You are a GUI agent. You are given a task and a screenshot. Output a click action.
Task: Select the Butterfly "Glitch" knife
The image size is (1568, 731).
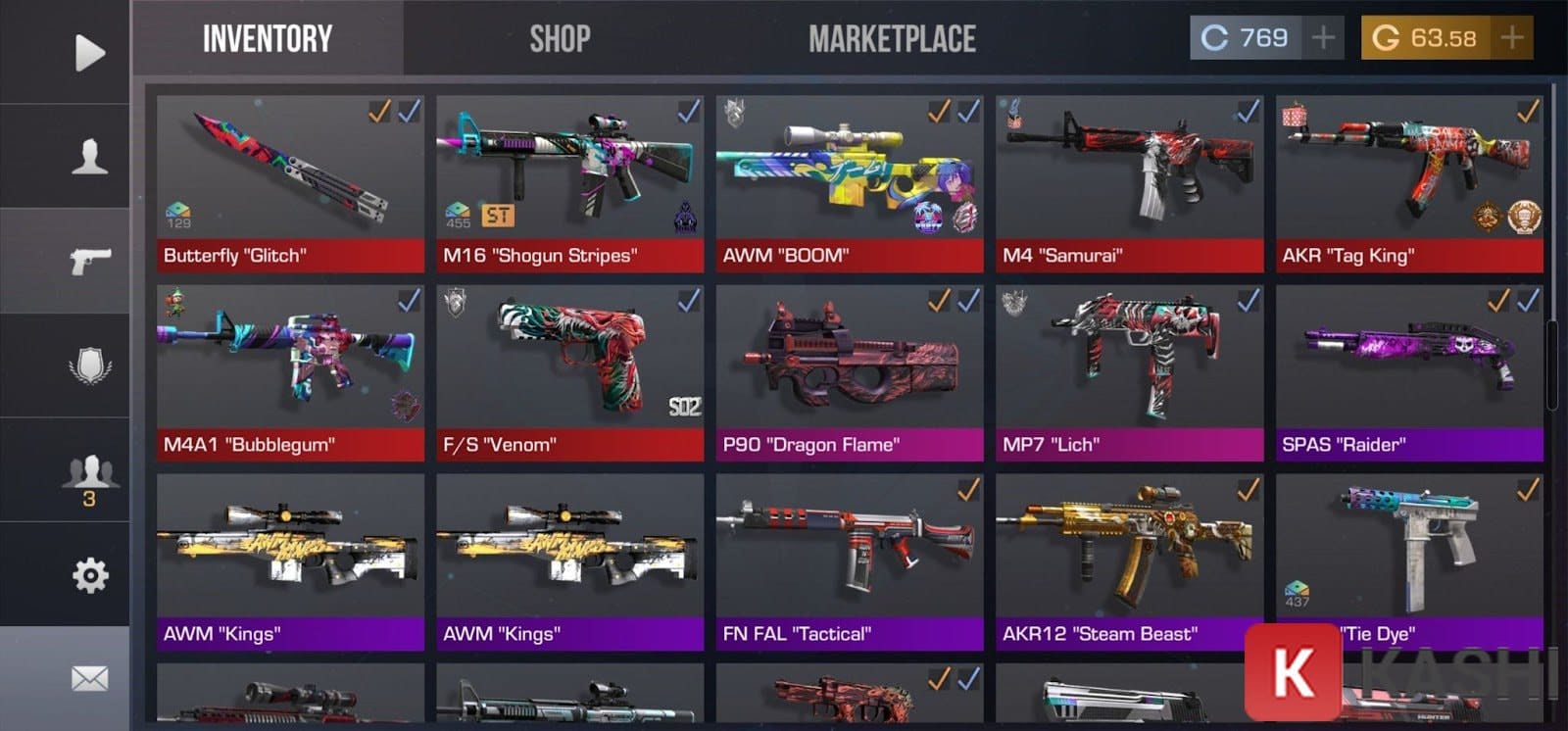pos(290,183)
